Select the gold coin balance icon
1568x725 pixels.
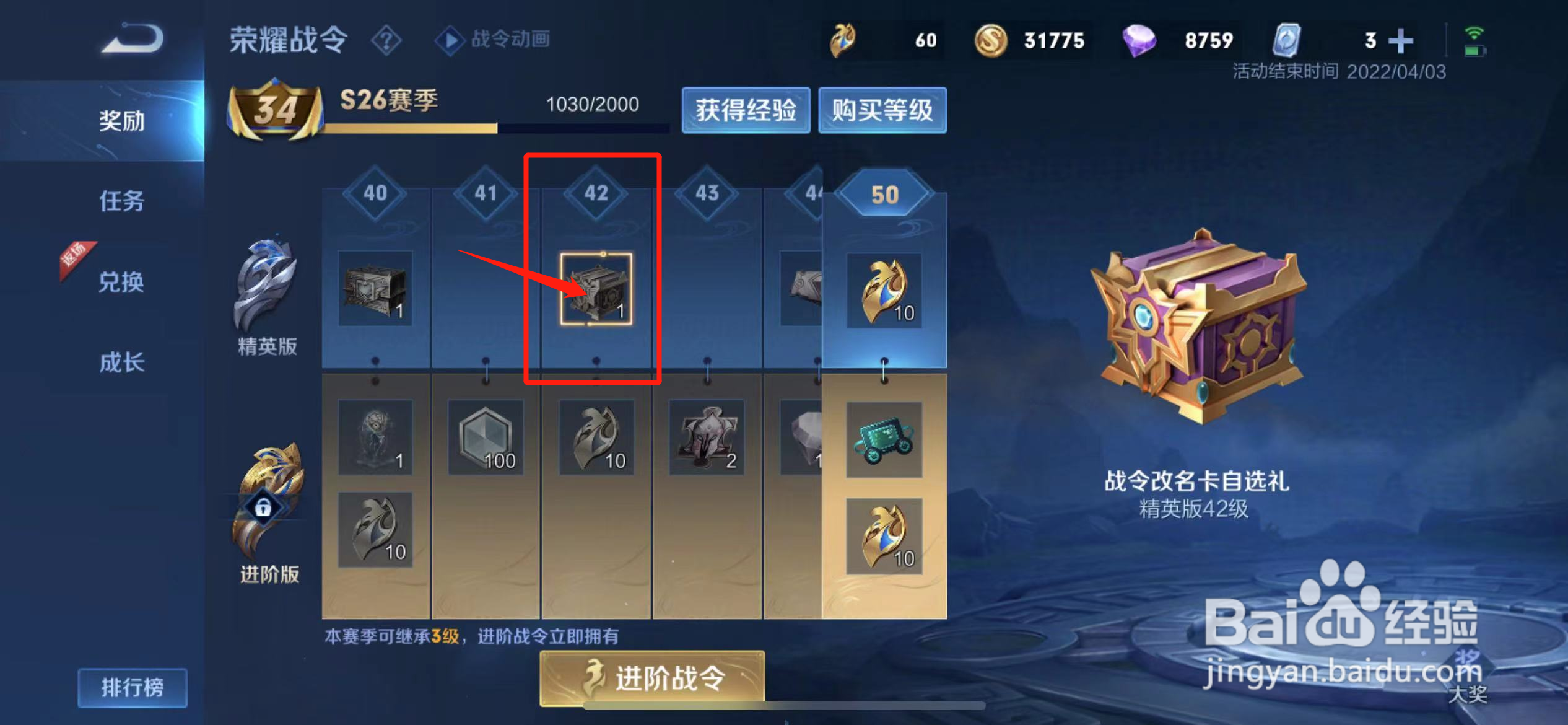point(991,40)
